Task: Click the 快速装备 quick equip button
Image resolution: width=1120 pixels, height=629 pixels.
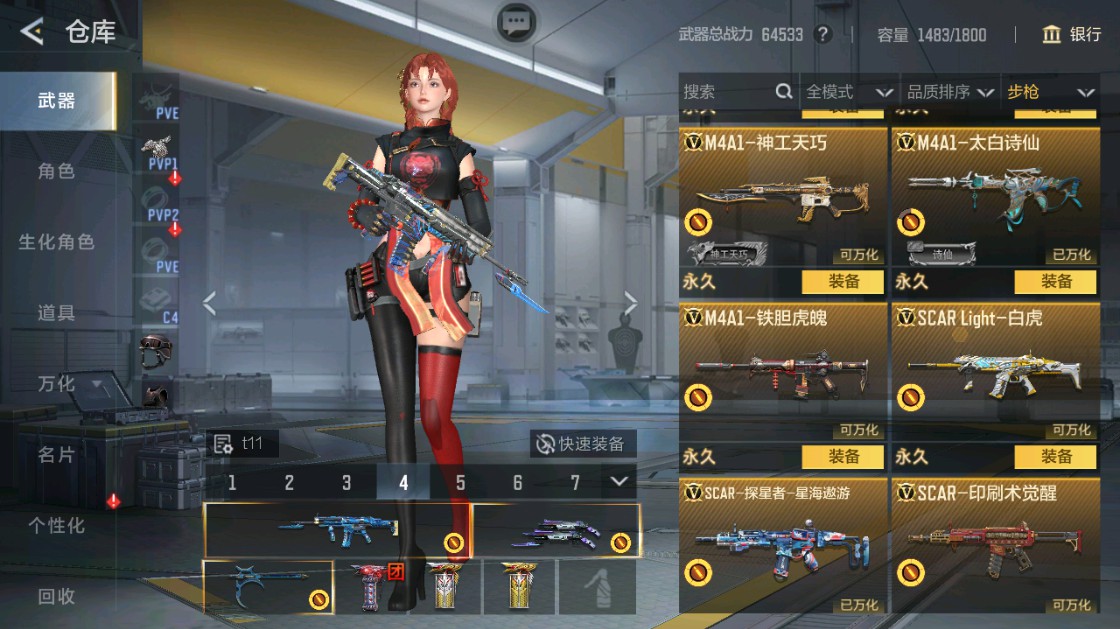Action: (x=582, y=444)
